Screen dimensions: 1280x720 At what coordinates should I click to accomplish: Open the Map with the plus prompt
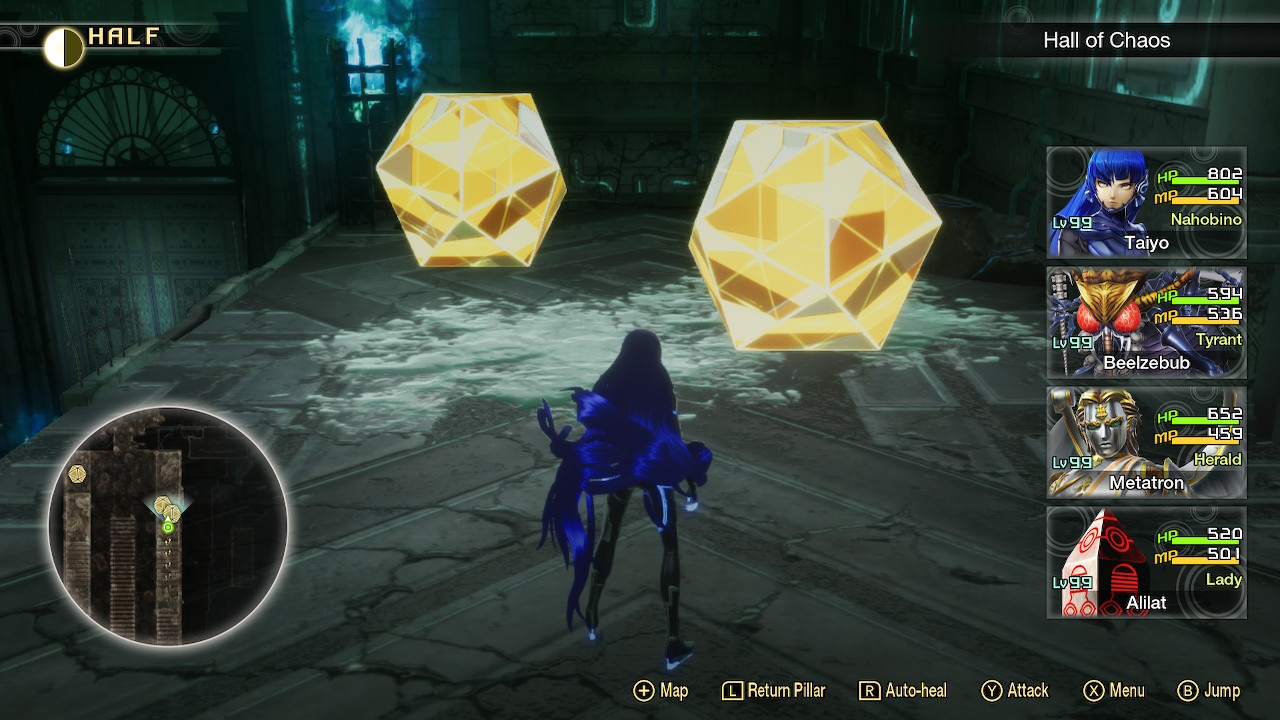coord(660,690)
